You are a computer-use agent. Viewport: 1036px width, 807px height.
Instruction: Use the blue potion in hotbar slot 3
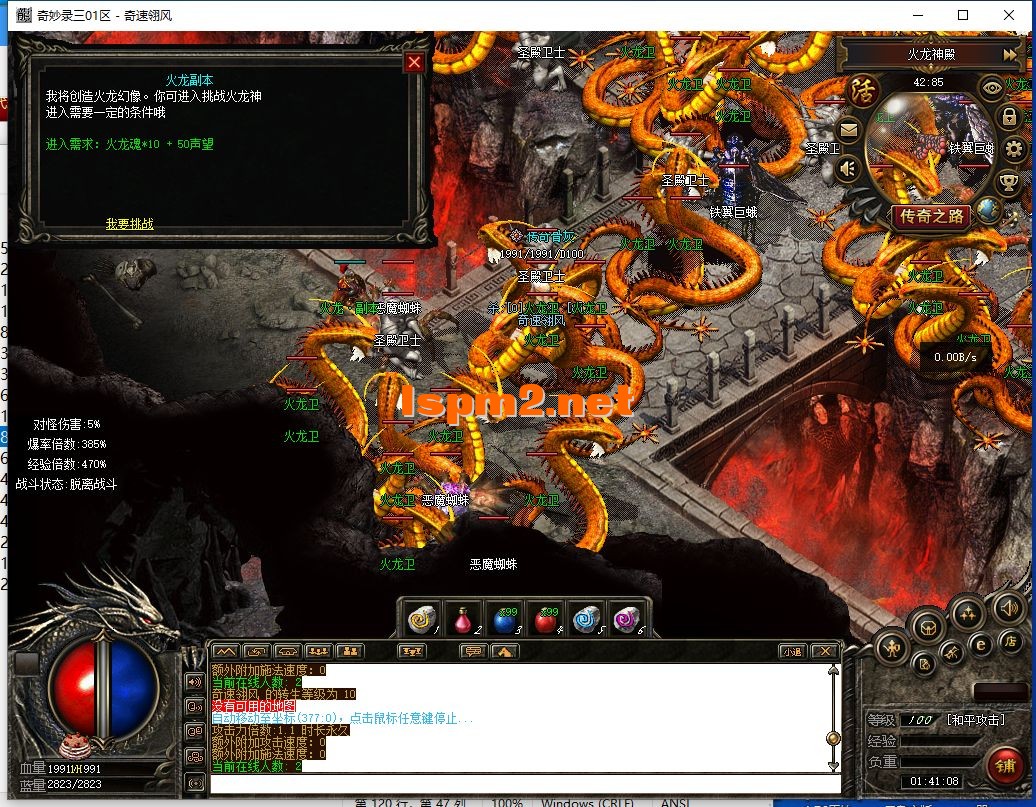(x=503, y=619)
